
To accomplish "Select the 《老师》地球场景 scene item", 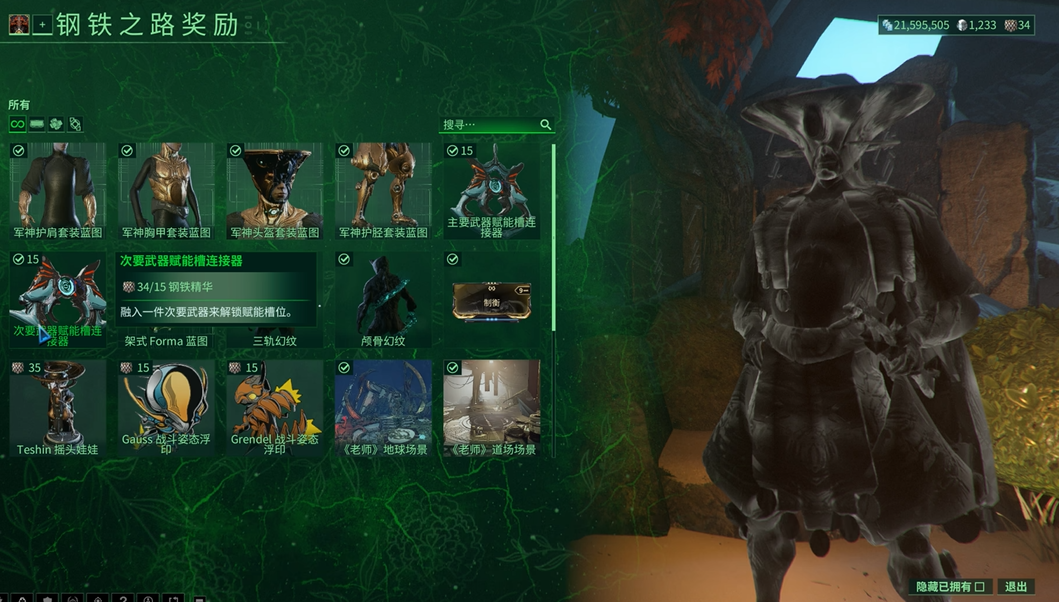I will coord(383,407).
